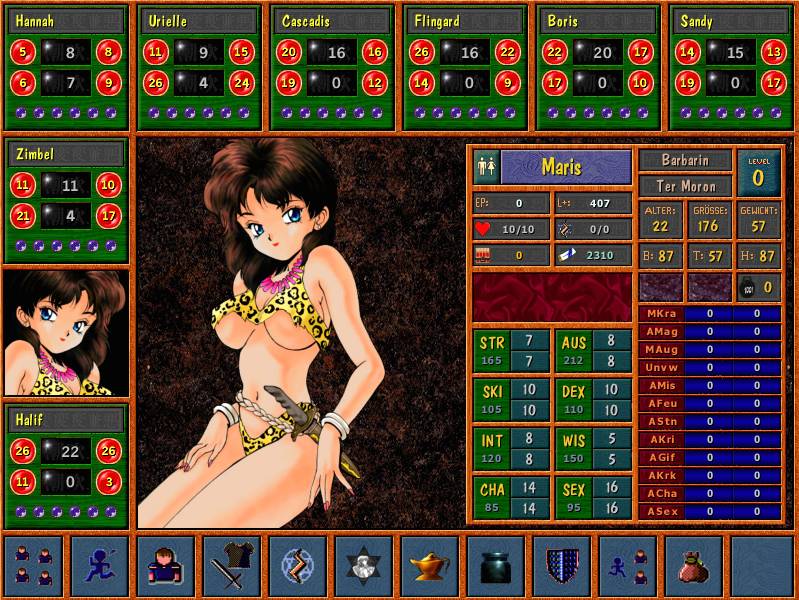This screenshot has height=600, width=799.
Task: Select the dark glass jar icon
Action: pos(495,566)
